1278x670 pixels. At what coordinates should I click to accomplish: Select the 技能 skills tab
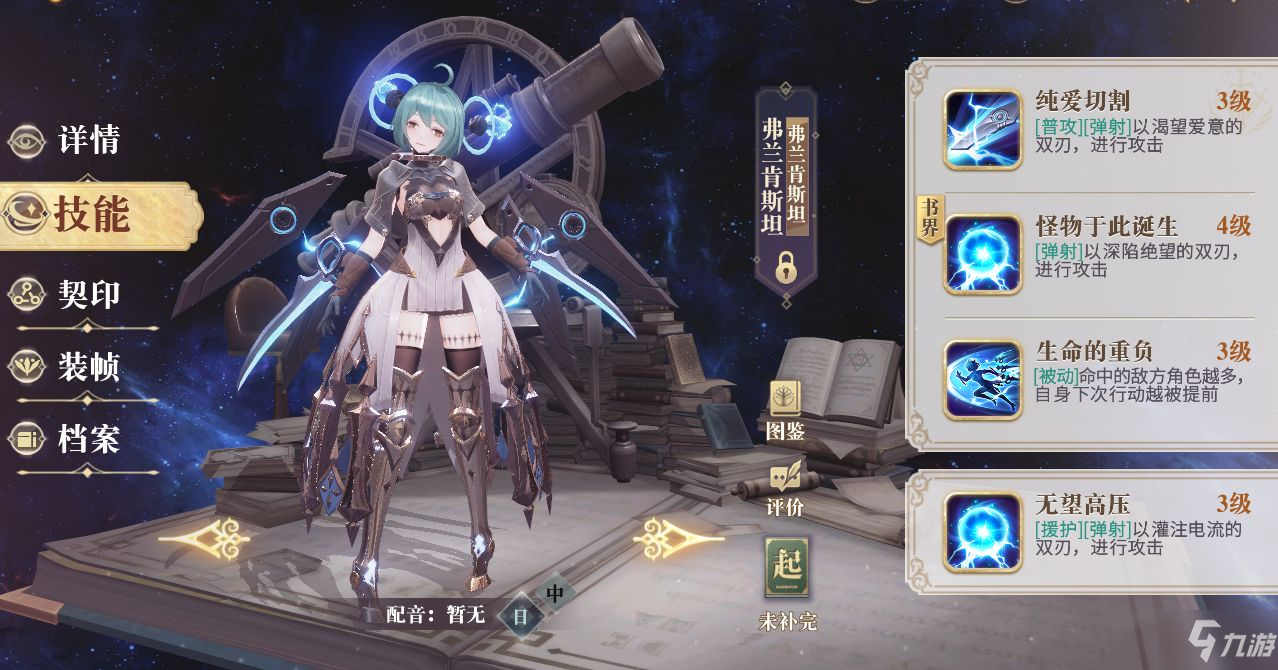click(x=90, y=214)
